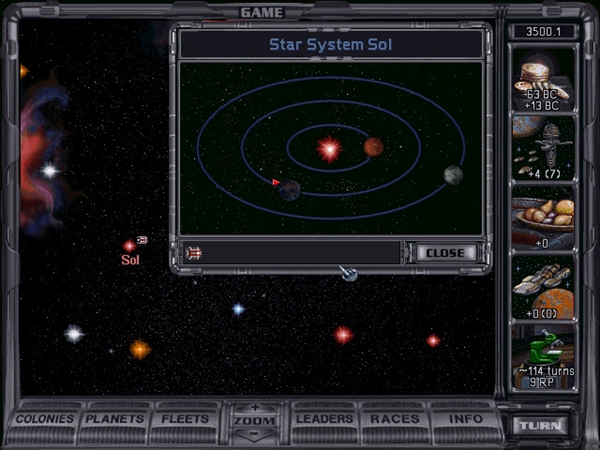Viewport: 600px width, 450px height.
Task: Open the Colonies screen
Action: tap(45, 419)
